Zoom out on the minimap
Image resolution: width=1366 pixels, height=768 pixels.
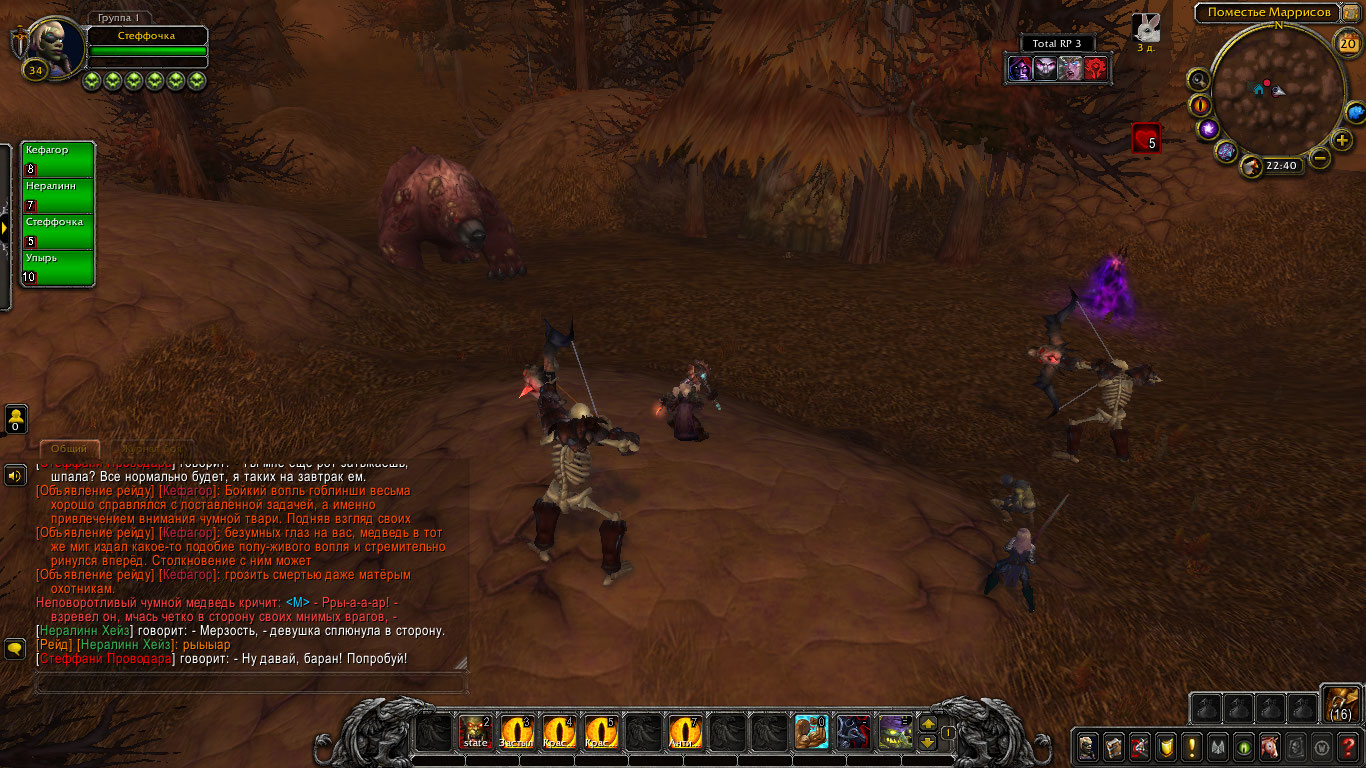1320,158
